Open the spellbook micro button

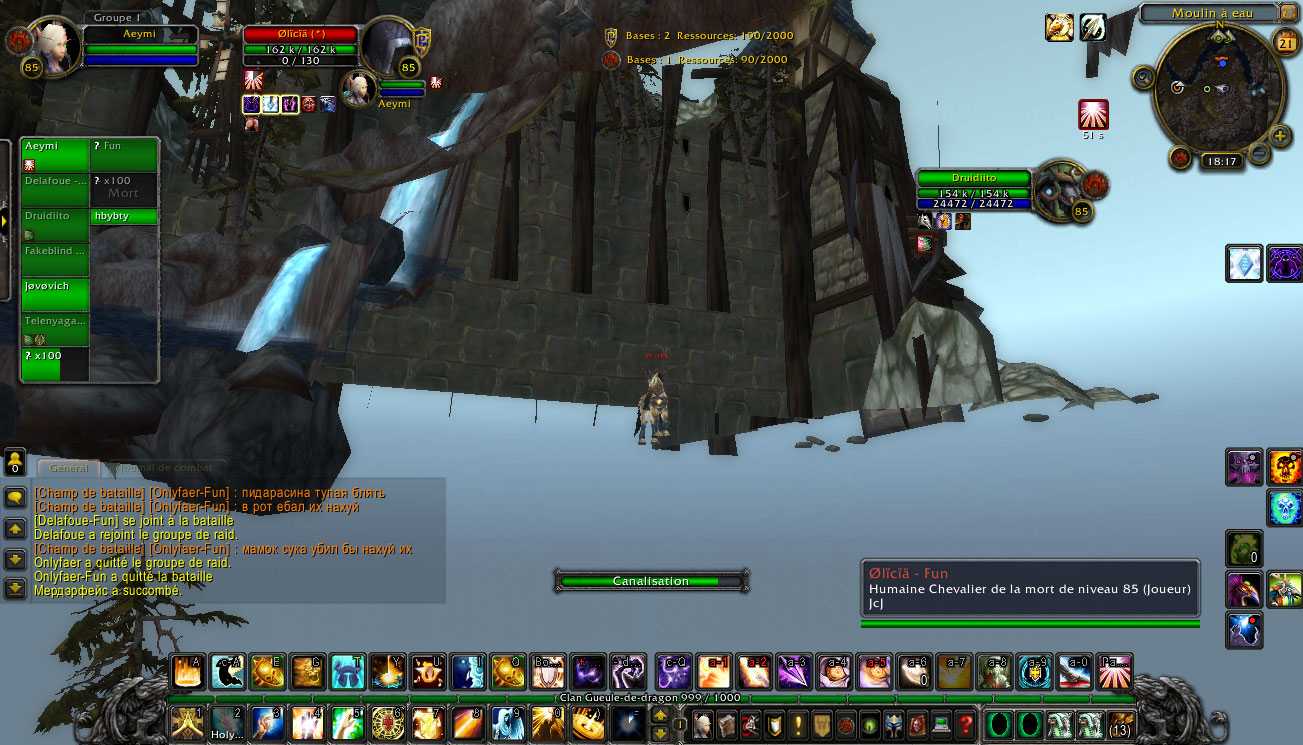point(726,723)
